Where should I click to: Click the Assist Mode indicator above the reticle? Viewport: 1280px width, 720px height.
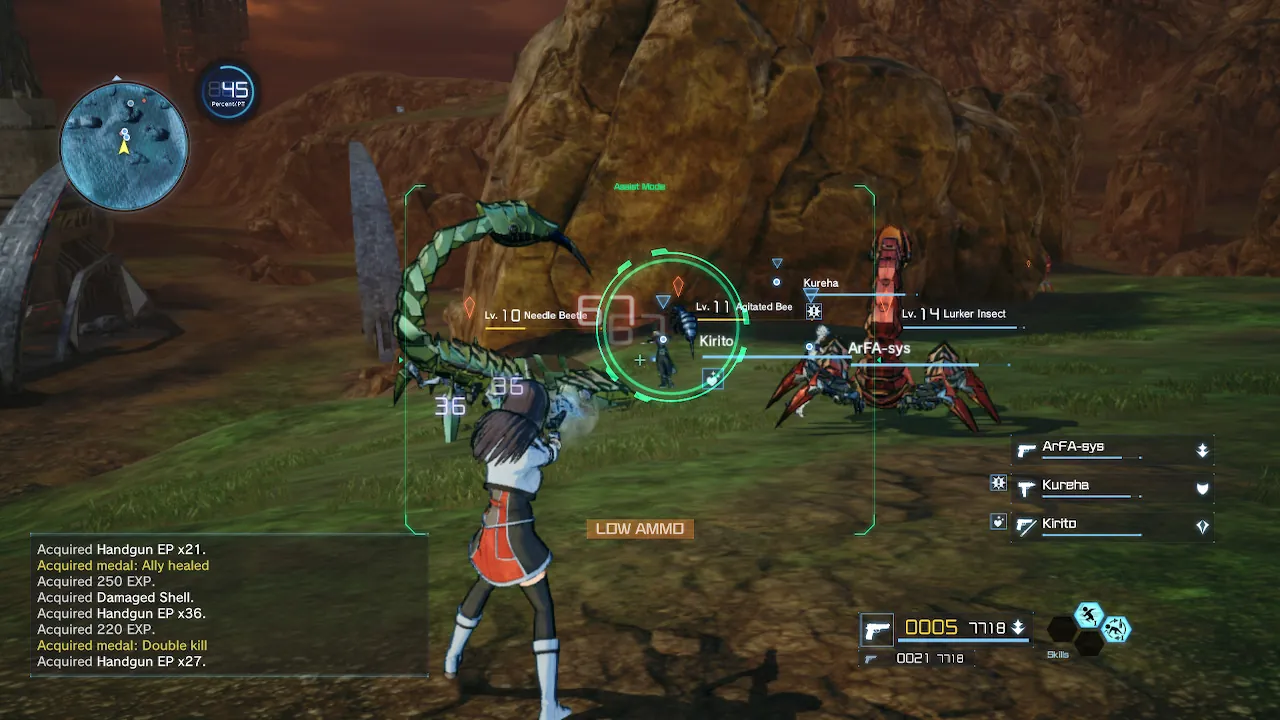tap(641, 186)
